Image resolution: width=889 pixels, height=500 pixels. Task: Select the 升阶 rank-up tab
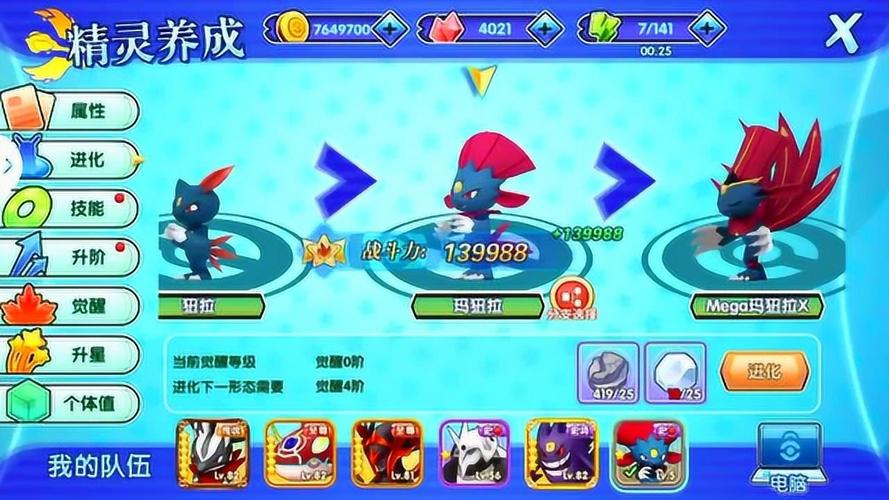coord(74,257)
